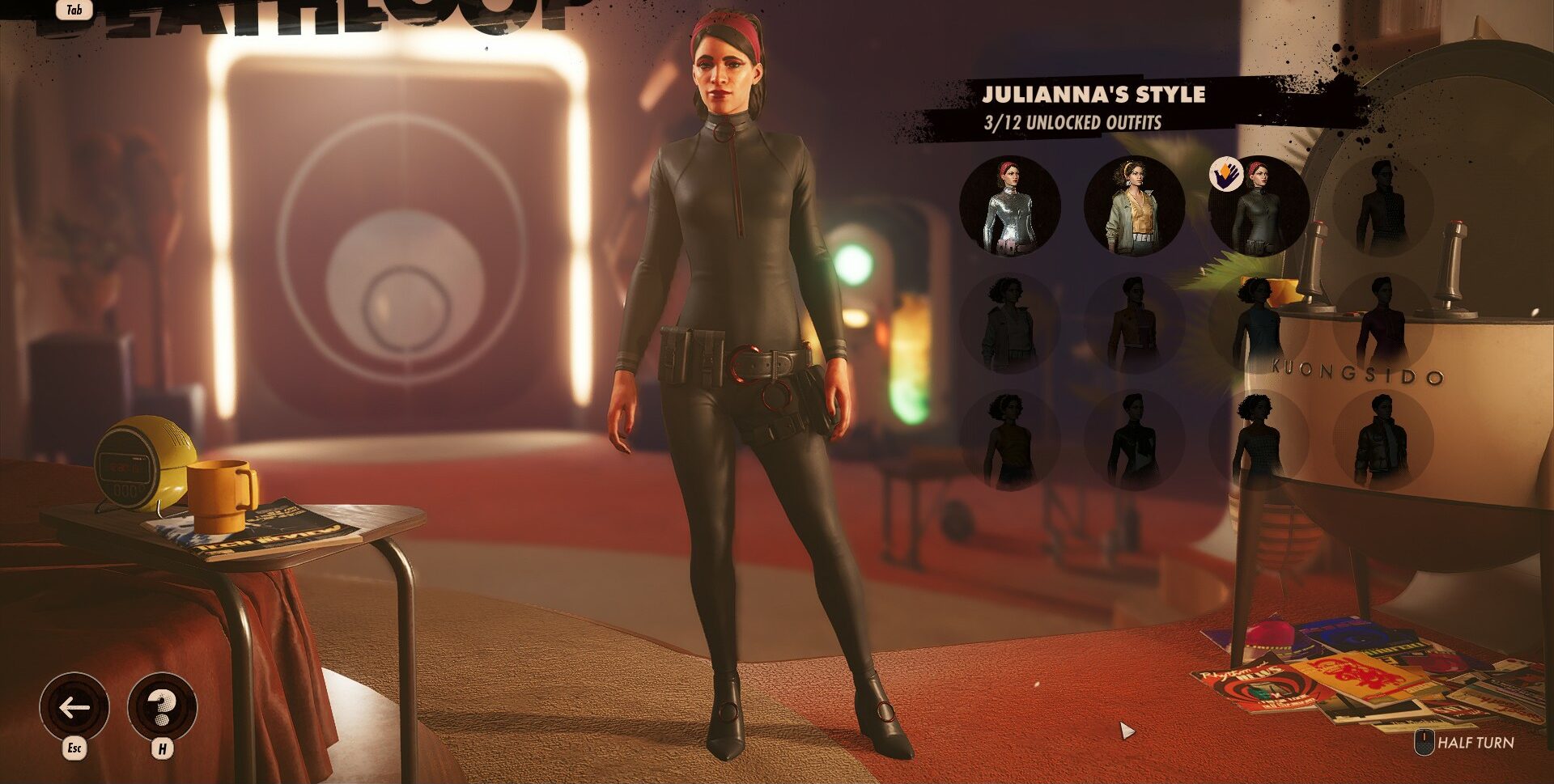Screen dimensions: 1554x784
Task: Select the equipped black leather jumpsuit outfit
Action: 1259,206
